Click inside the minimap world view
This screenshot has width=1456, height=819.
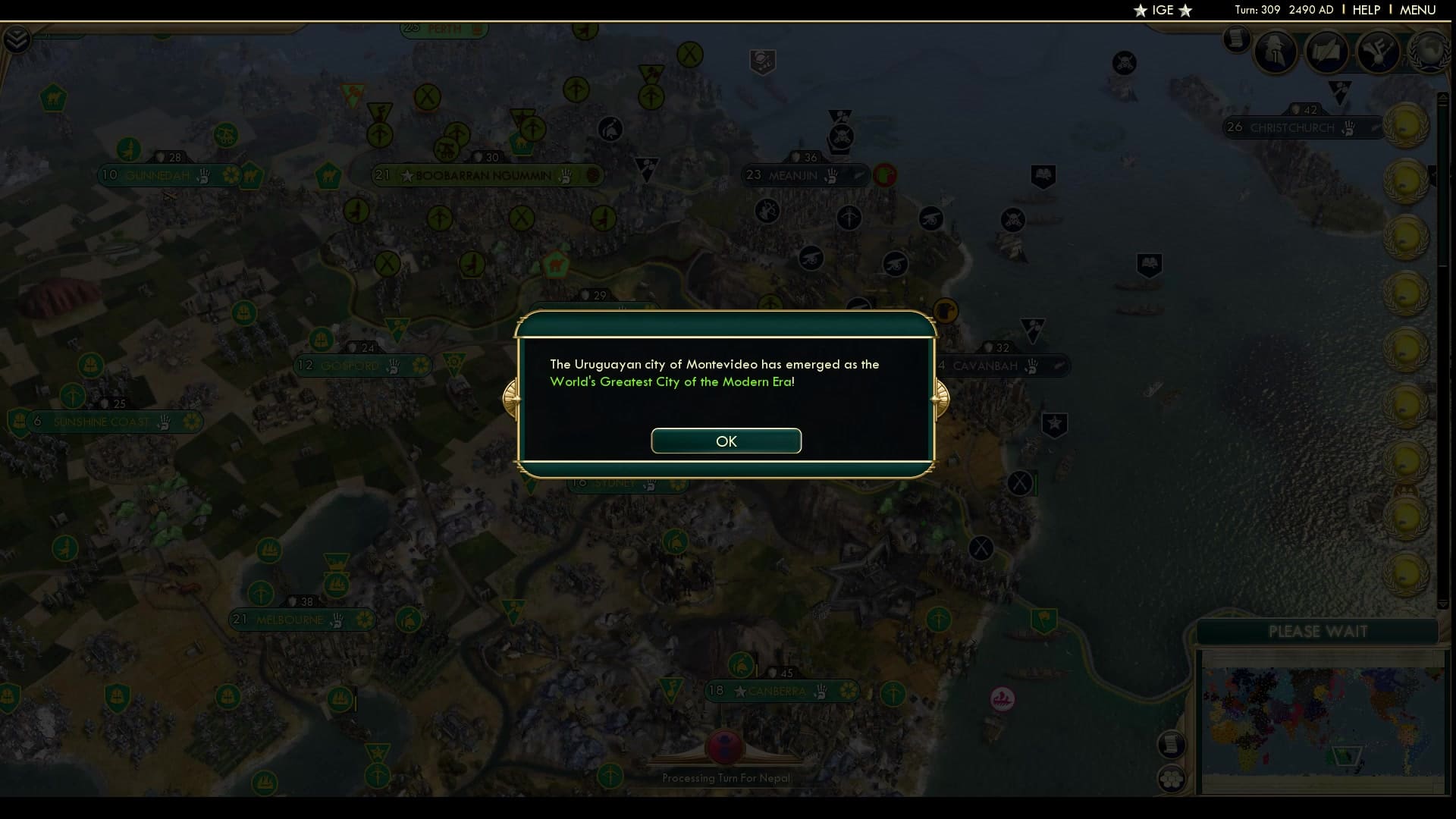[1323, 720]
